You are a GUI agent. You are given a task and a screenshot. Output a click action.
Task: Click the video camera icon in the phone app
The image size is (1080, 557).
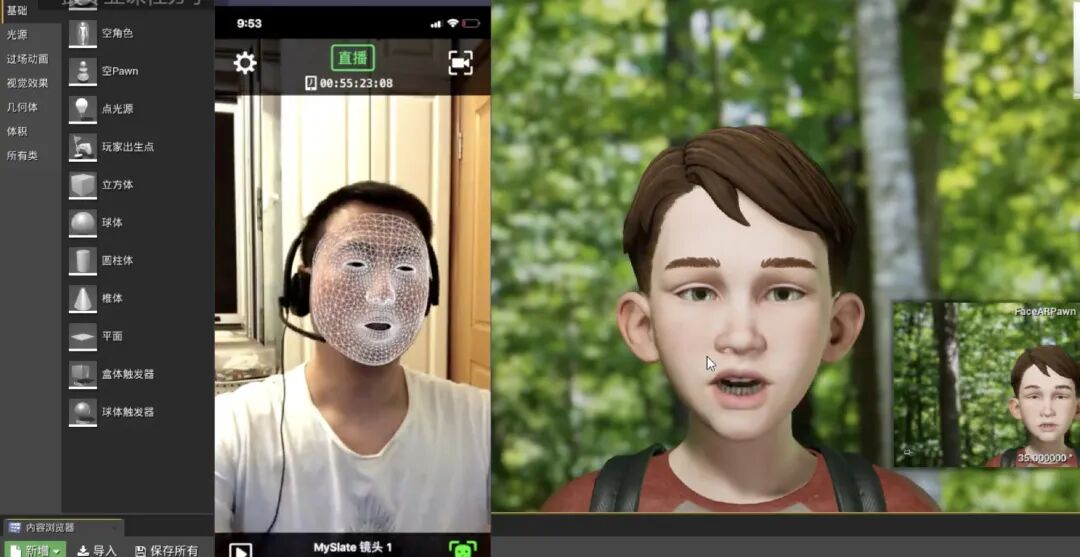pyautogui.click(x=460, y=63)
